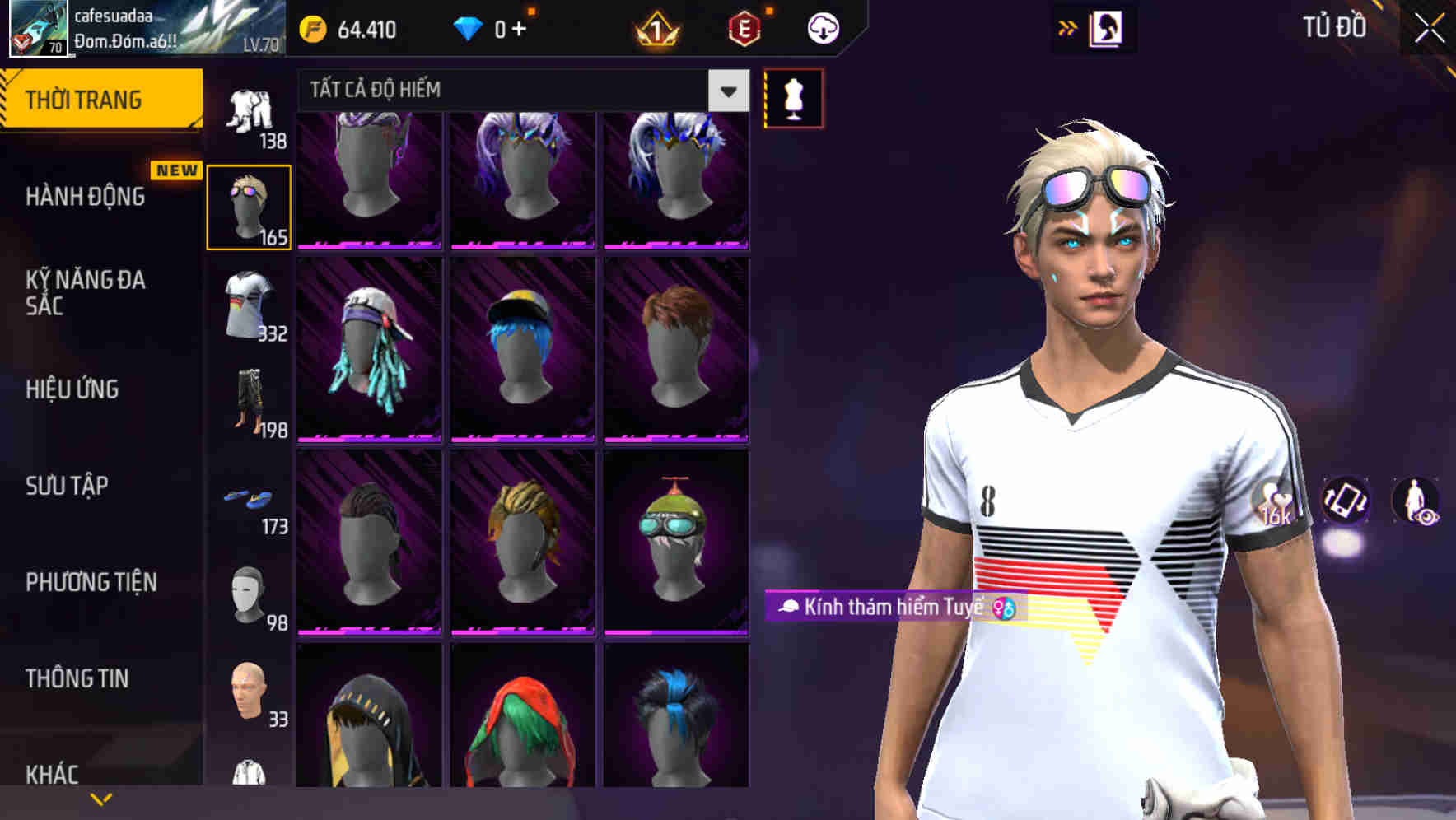Select the rank badge icon showing 1

click(x=655, y=29)
